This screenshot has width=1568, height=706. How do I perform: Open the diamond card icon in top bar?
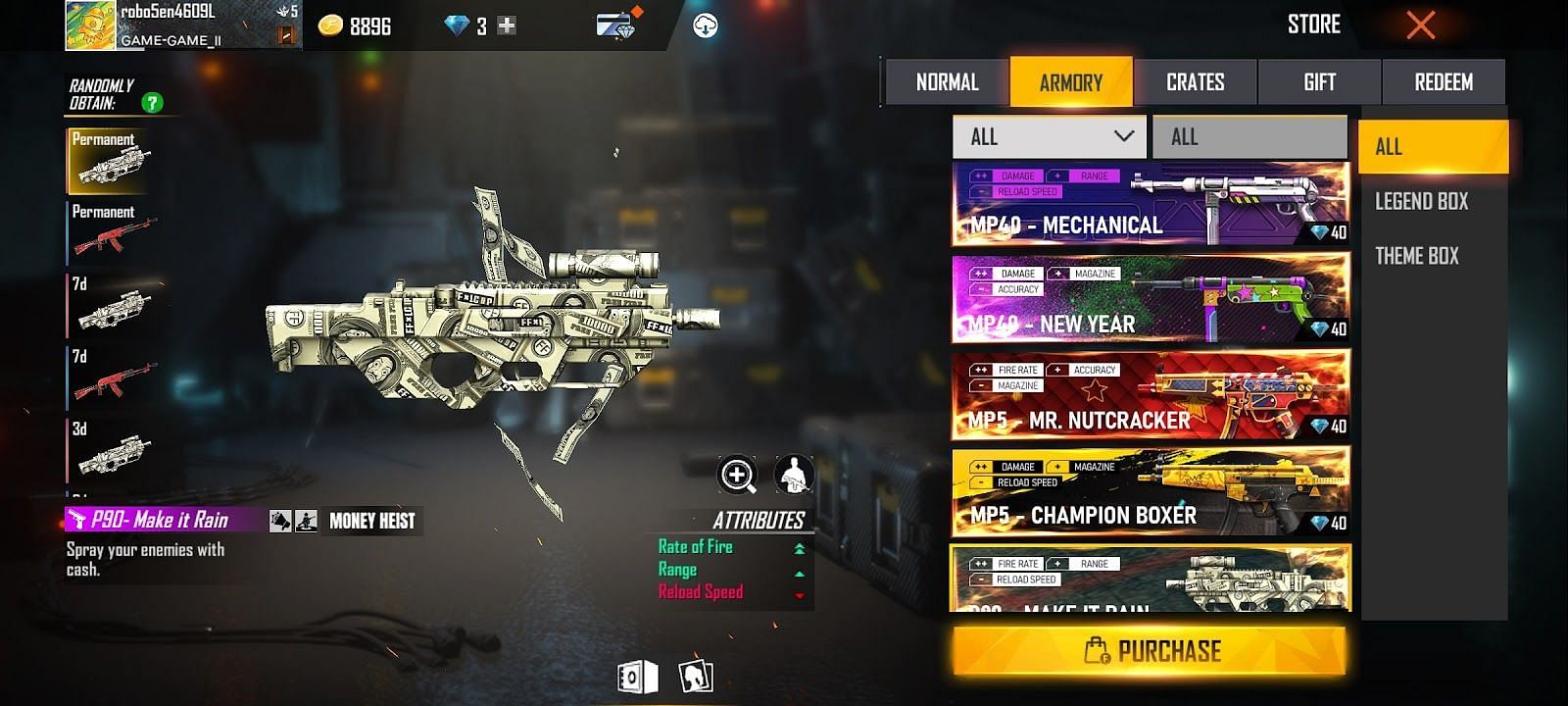[x=615, y=25]
